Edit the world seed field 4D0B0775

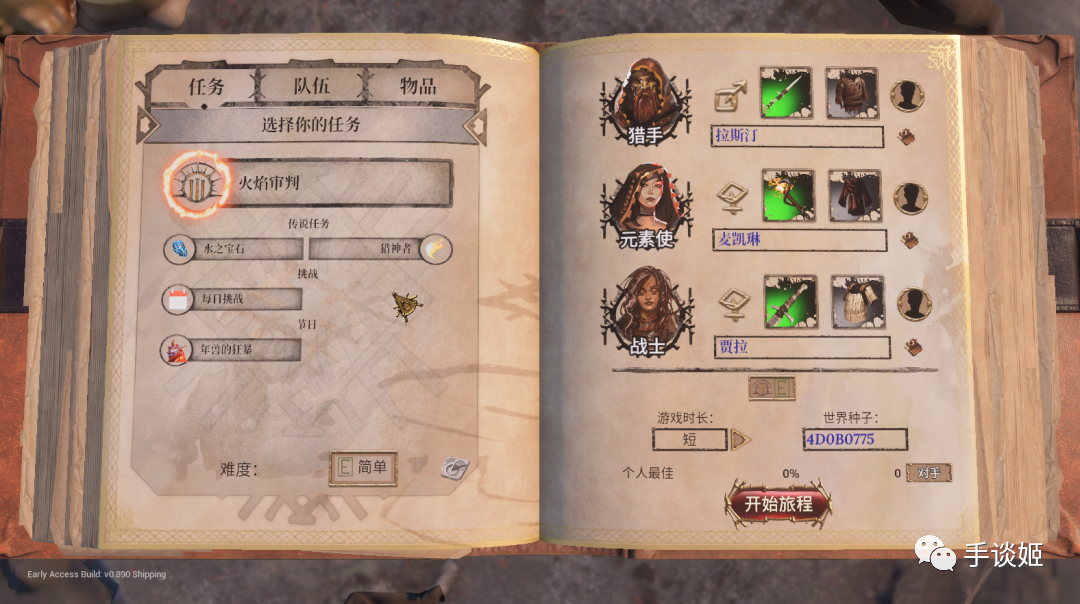pos(854,439)
